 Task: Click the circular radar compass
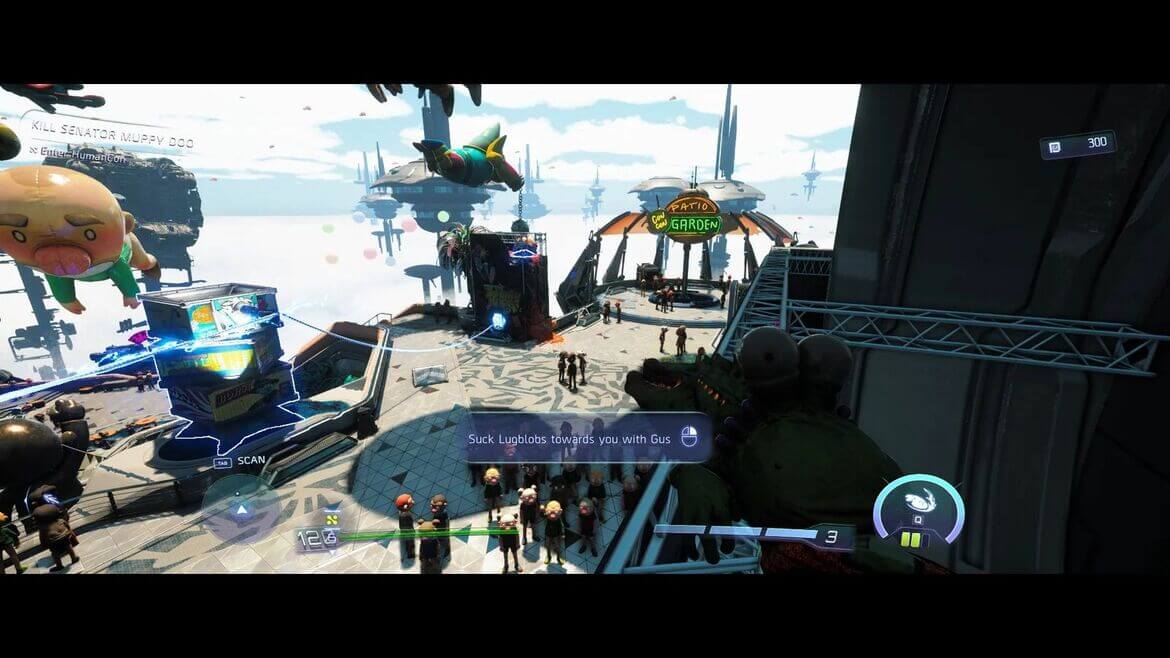[240, 507]
